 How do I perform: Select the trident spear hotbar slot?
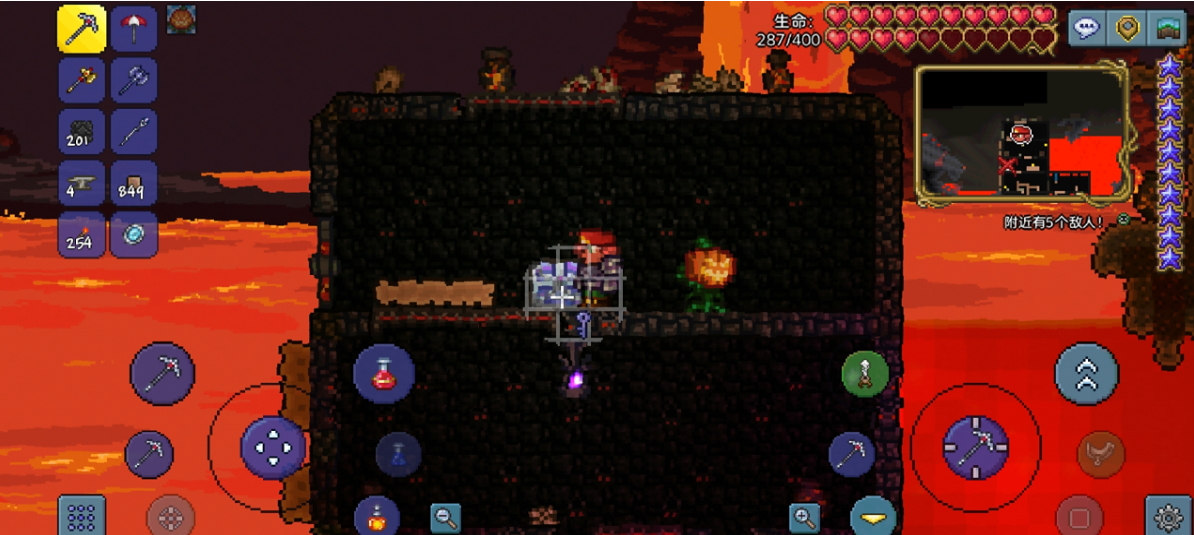(x=134, y=133)
